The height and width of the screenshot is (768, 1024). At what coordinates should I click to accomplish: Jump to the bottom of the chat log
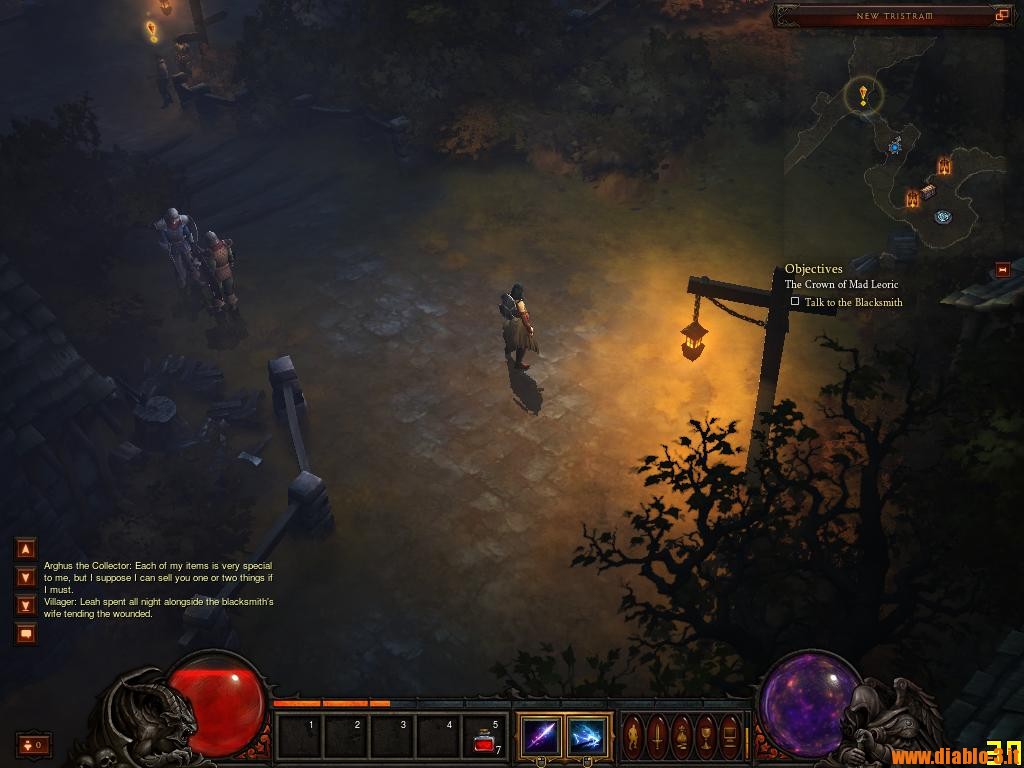tap(26, 605)
